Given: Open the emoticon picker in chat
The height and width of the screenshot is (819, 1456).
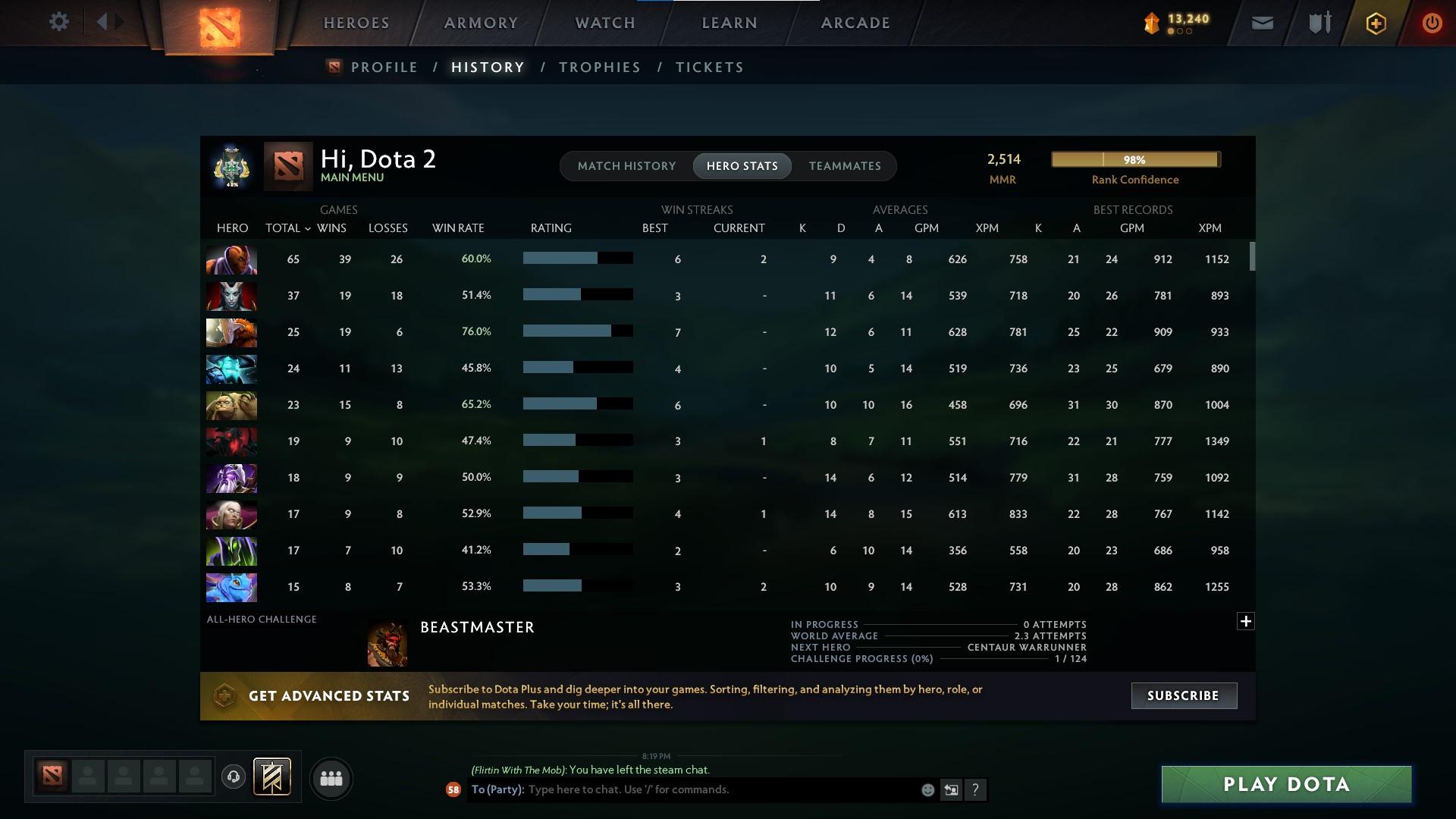Looking at the screenshot, I should pos(927,789).
